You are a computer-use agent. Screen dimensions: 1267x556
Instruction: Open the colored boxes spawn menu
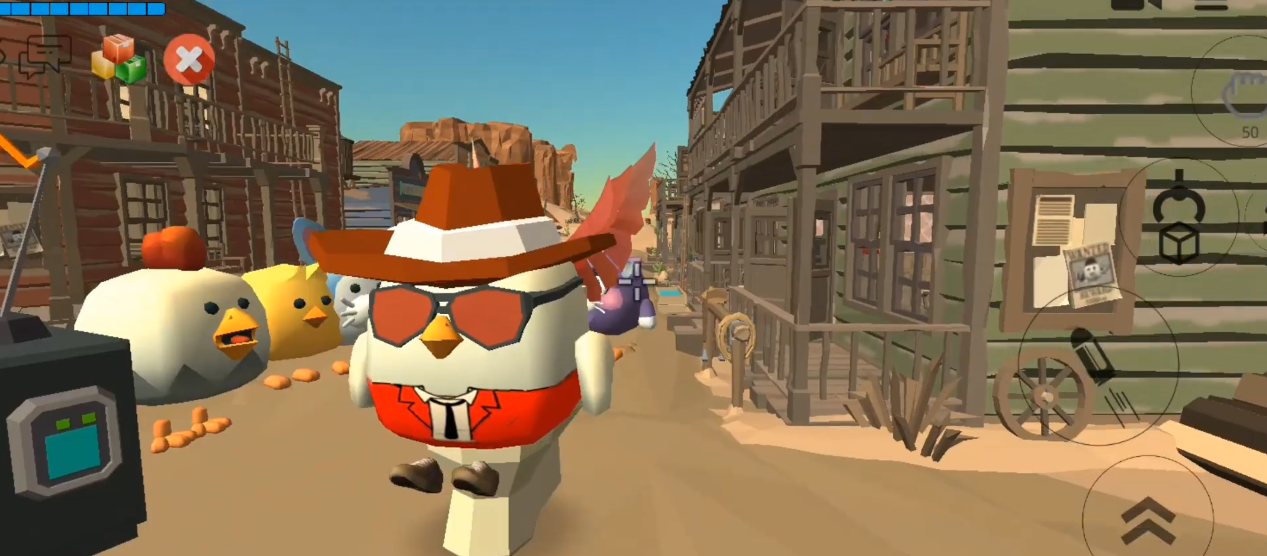tap(119, 59)
